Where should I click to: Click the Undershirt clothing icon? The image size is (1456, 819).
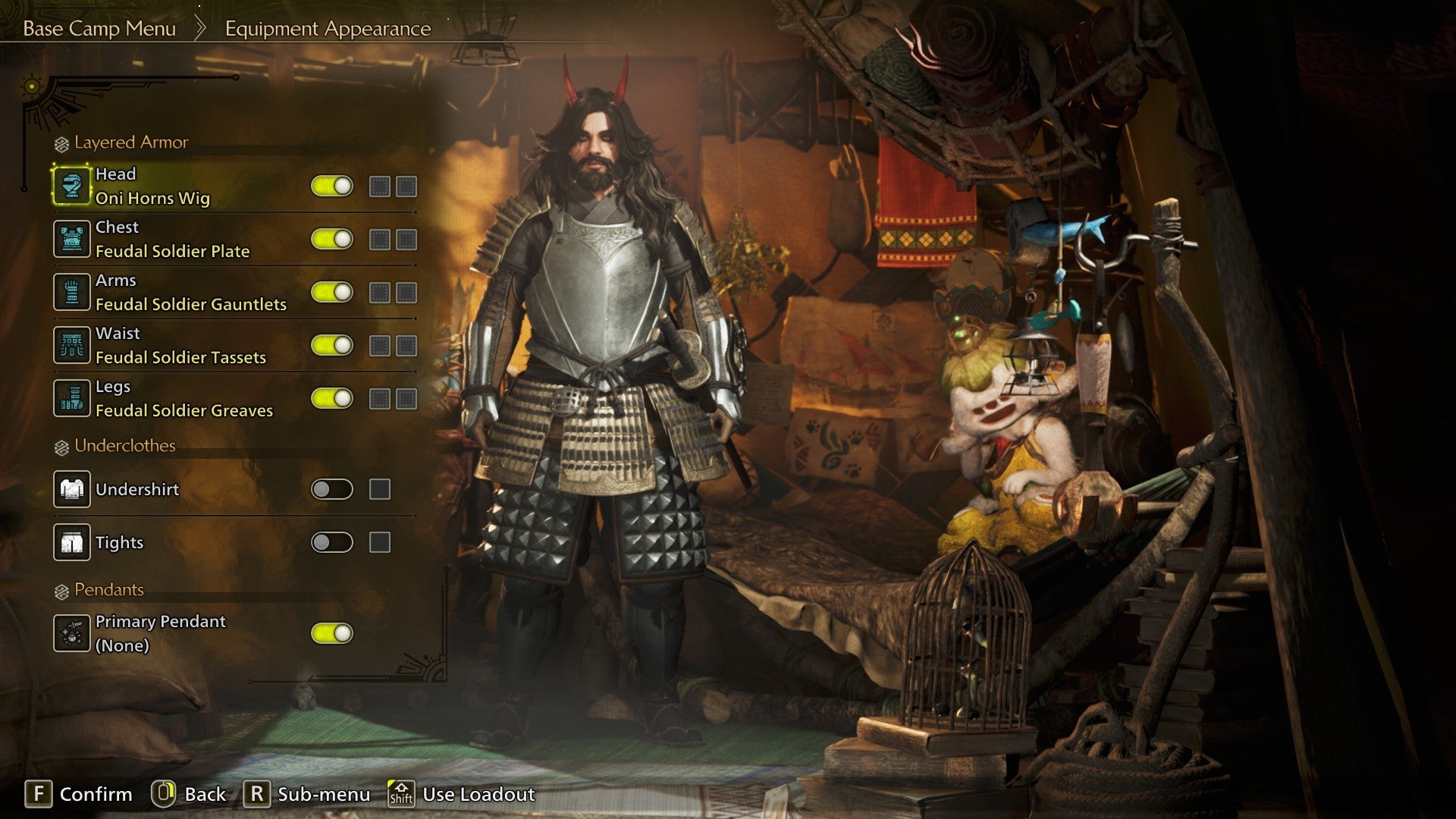(x=72, y=489)
